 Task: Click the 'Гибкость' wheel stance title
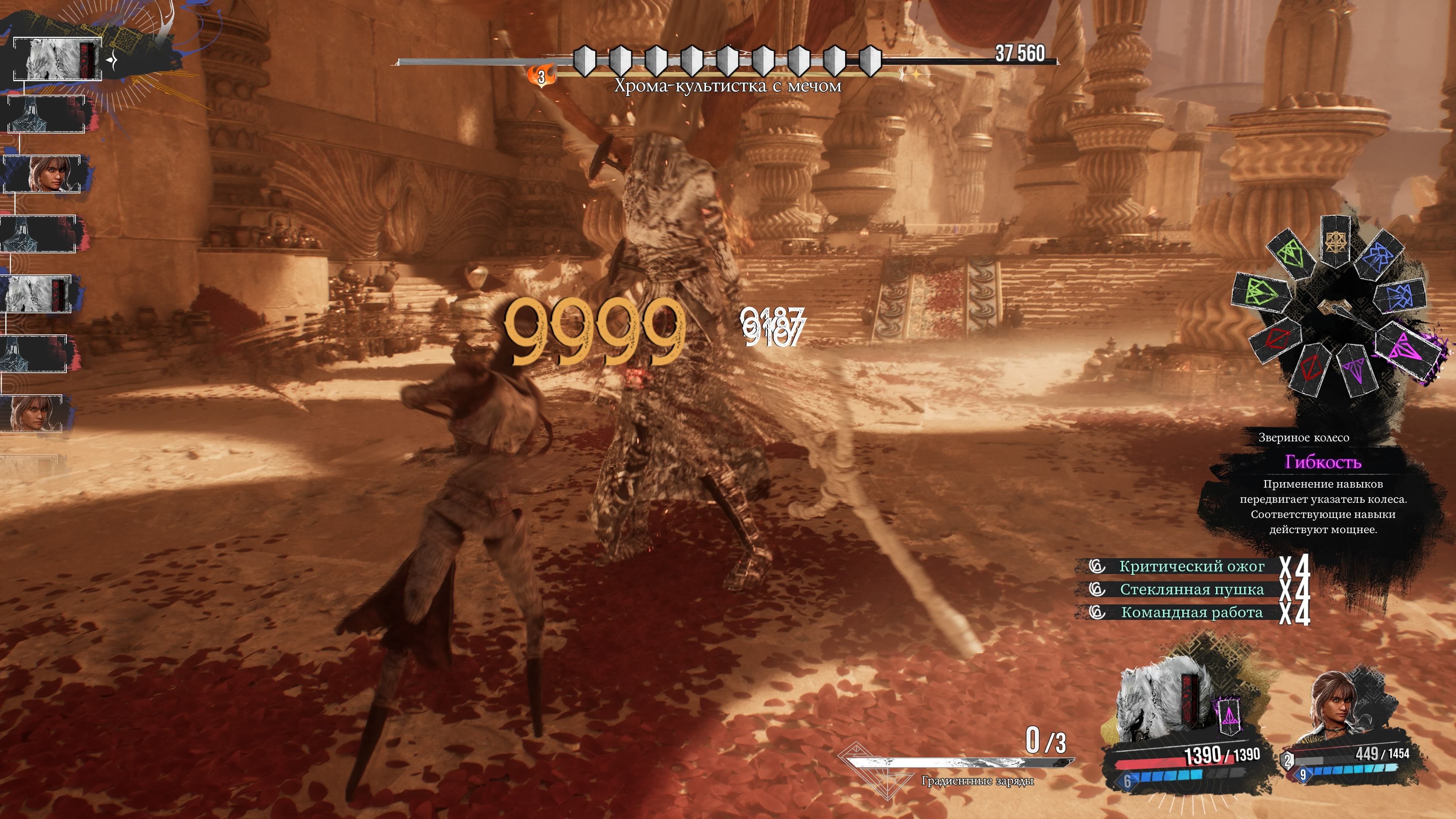point(1323,462)
